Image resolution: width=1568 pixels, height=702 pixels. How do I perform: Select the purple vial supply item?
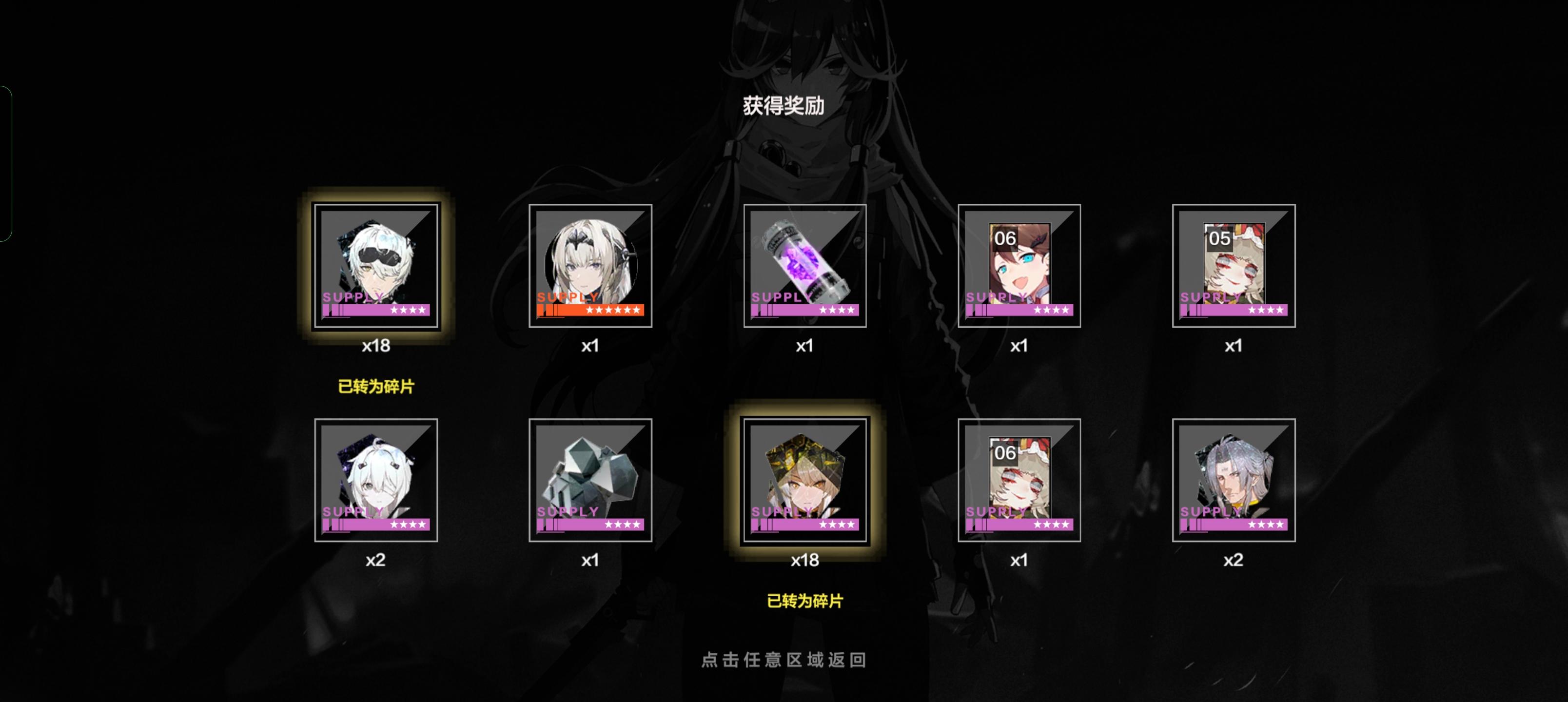tap(805, 266)
